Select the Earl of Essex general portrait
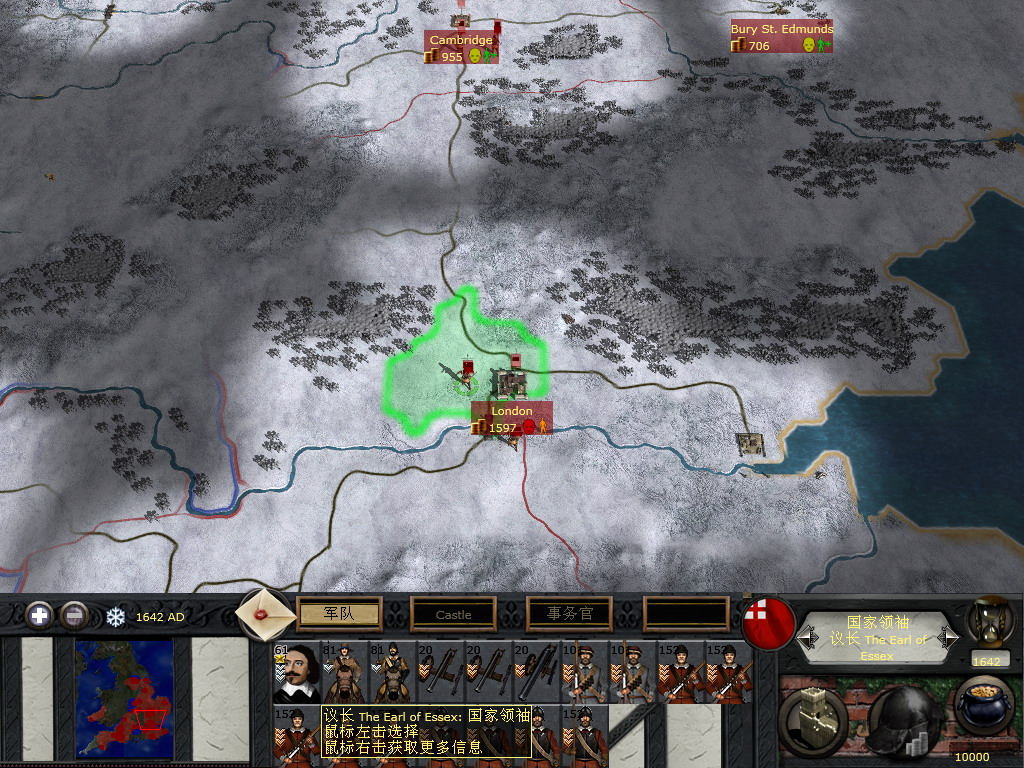Image resolution: width=1024 pixels, height=768 pixels. tap(296, 671)
